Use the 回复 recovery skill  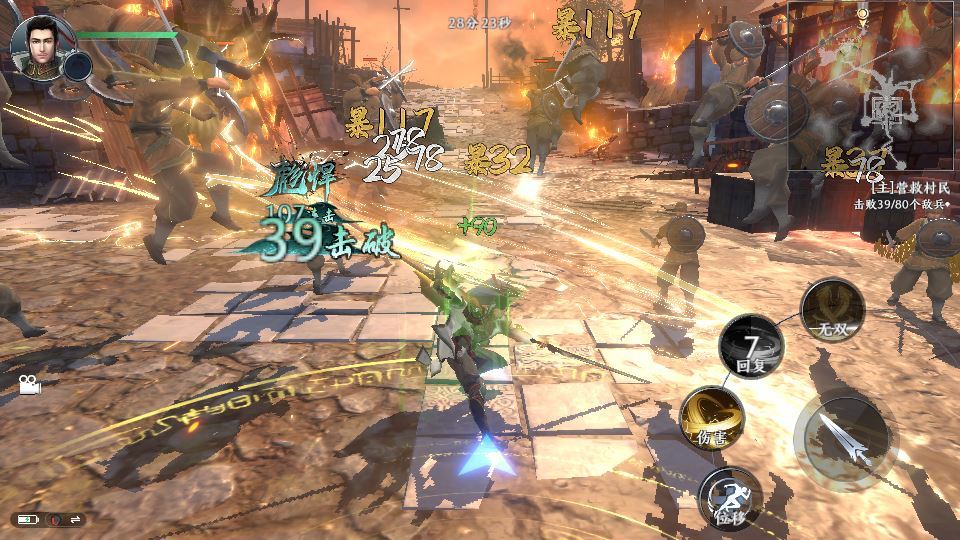(x=751, y=345)
